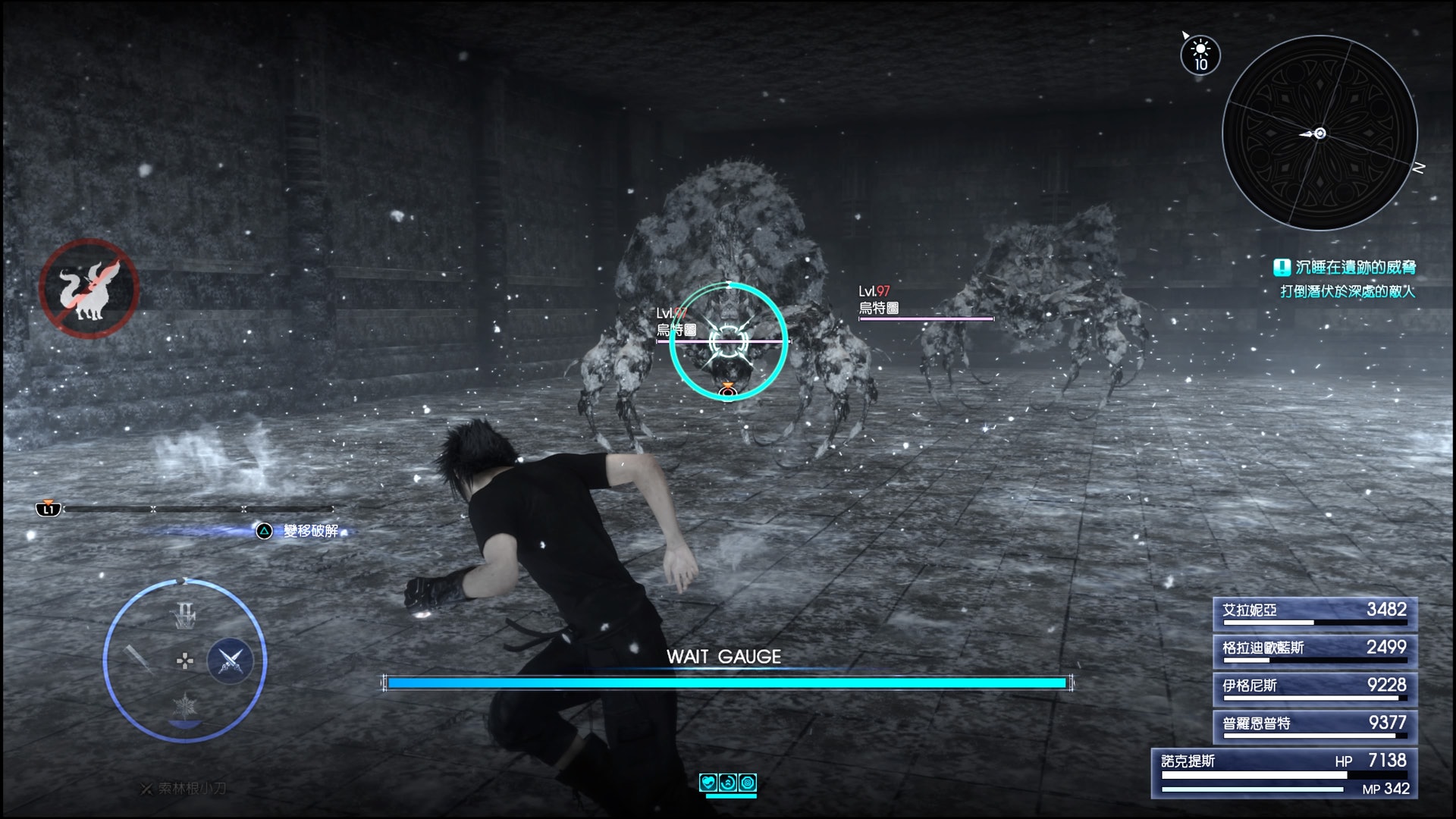Select the ornate royal arm slot
1456x819 pixels.
click(184, 616)
